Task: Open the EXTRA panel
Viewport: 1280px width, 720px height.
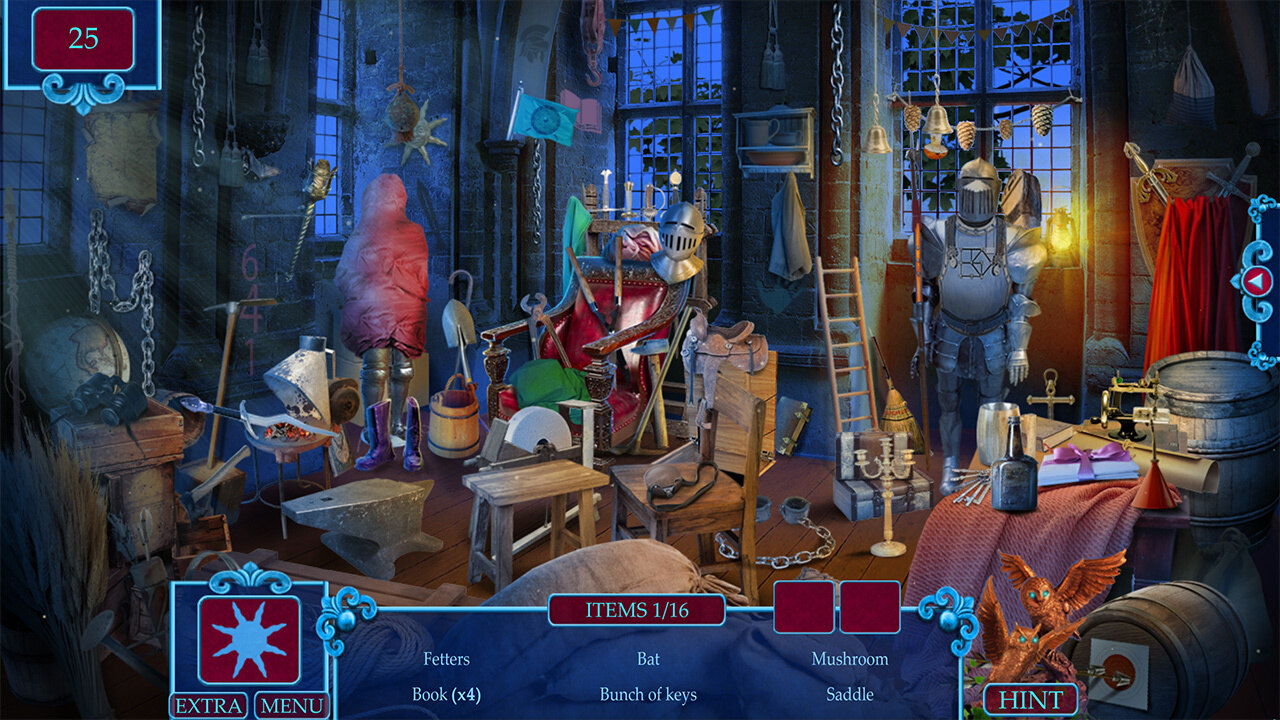Action: [x=209, y=706]
